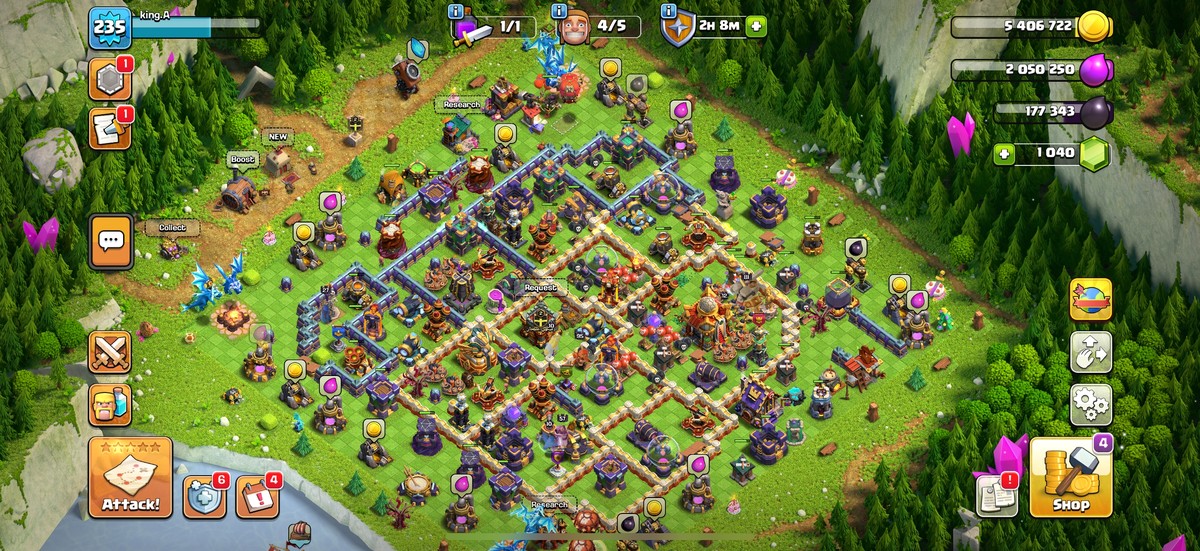
Task: Open the rocket and globe event icon
Action: (x=1090, y=299)
